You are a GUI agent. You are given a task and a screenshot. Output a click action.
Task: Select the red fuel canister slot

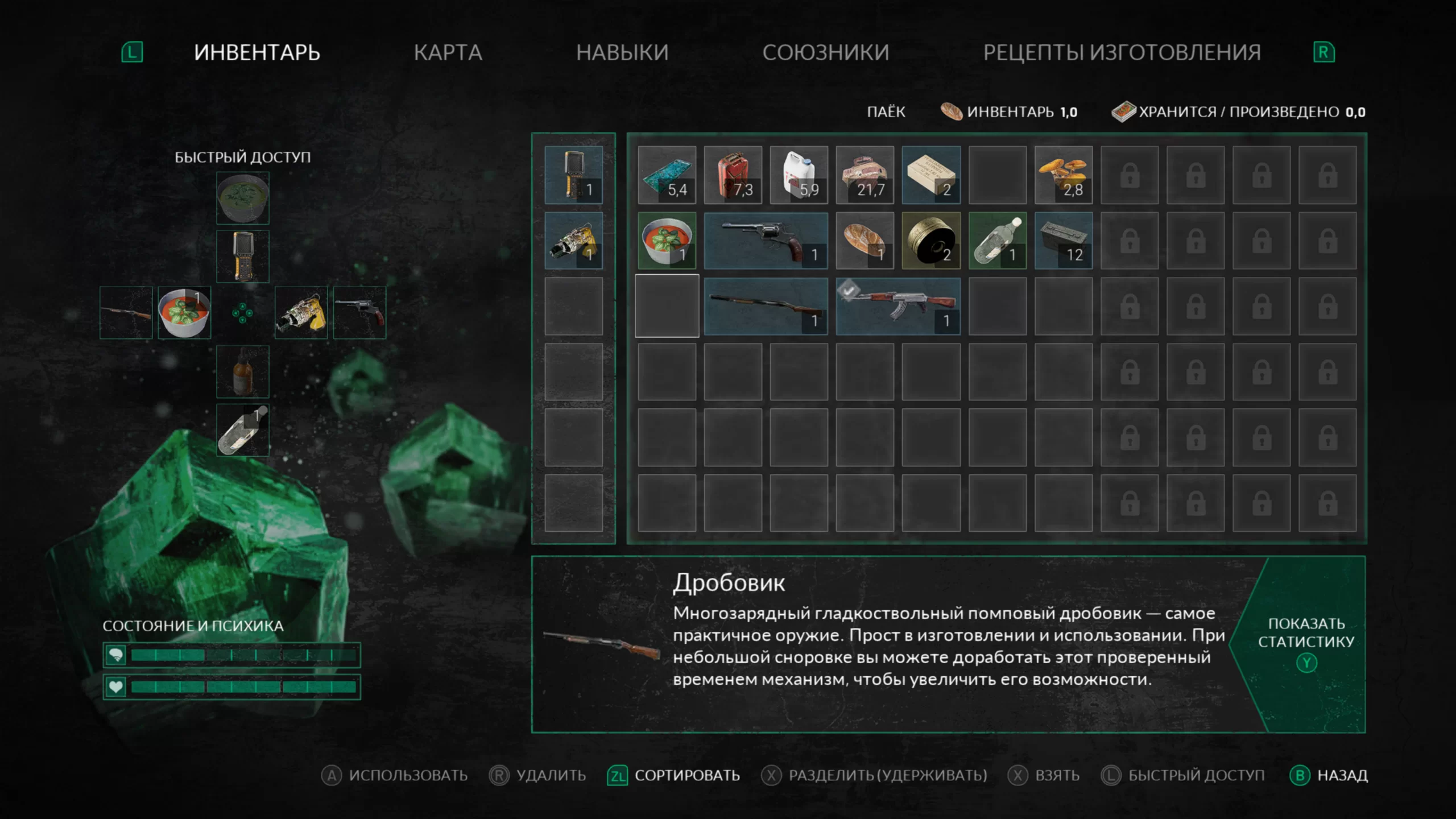pyautogui.click(x=733, y=175)
